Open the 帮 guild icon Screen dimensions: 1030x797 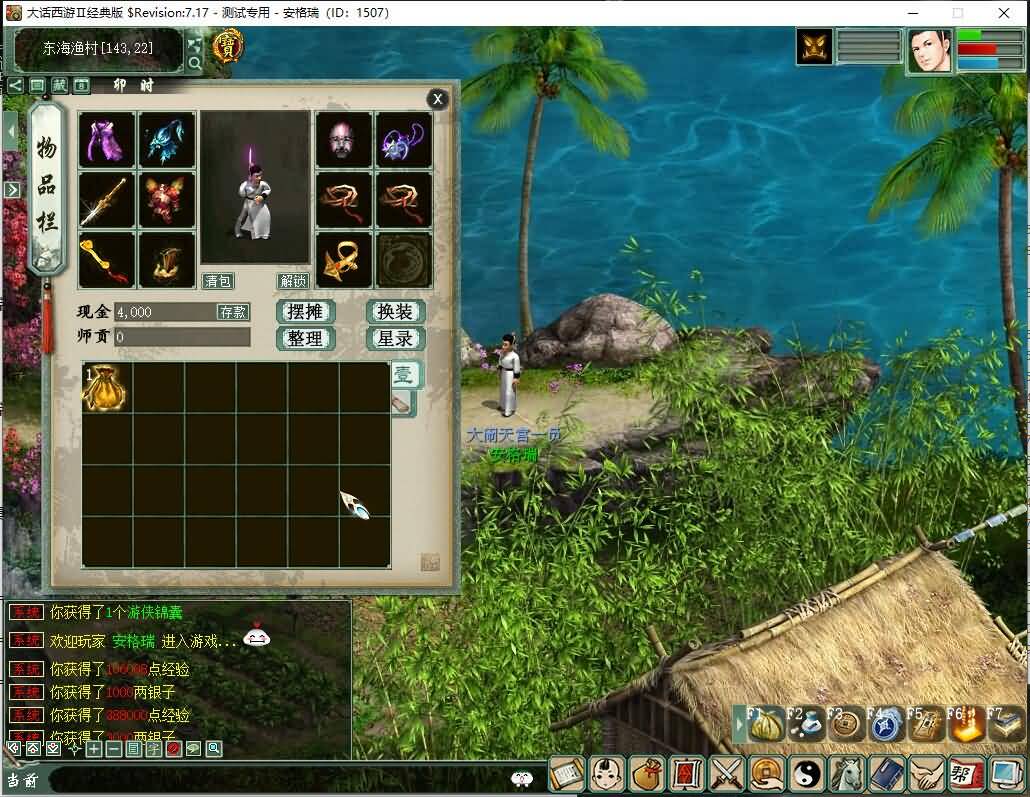[965, 774]
